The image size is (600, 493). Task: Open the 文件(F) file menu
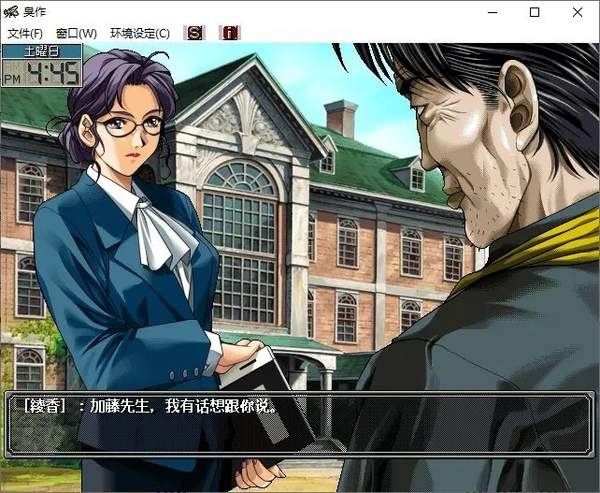[24, 33]
